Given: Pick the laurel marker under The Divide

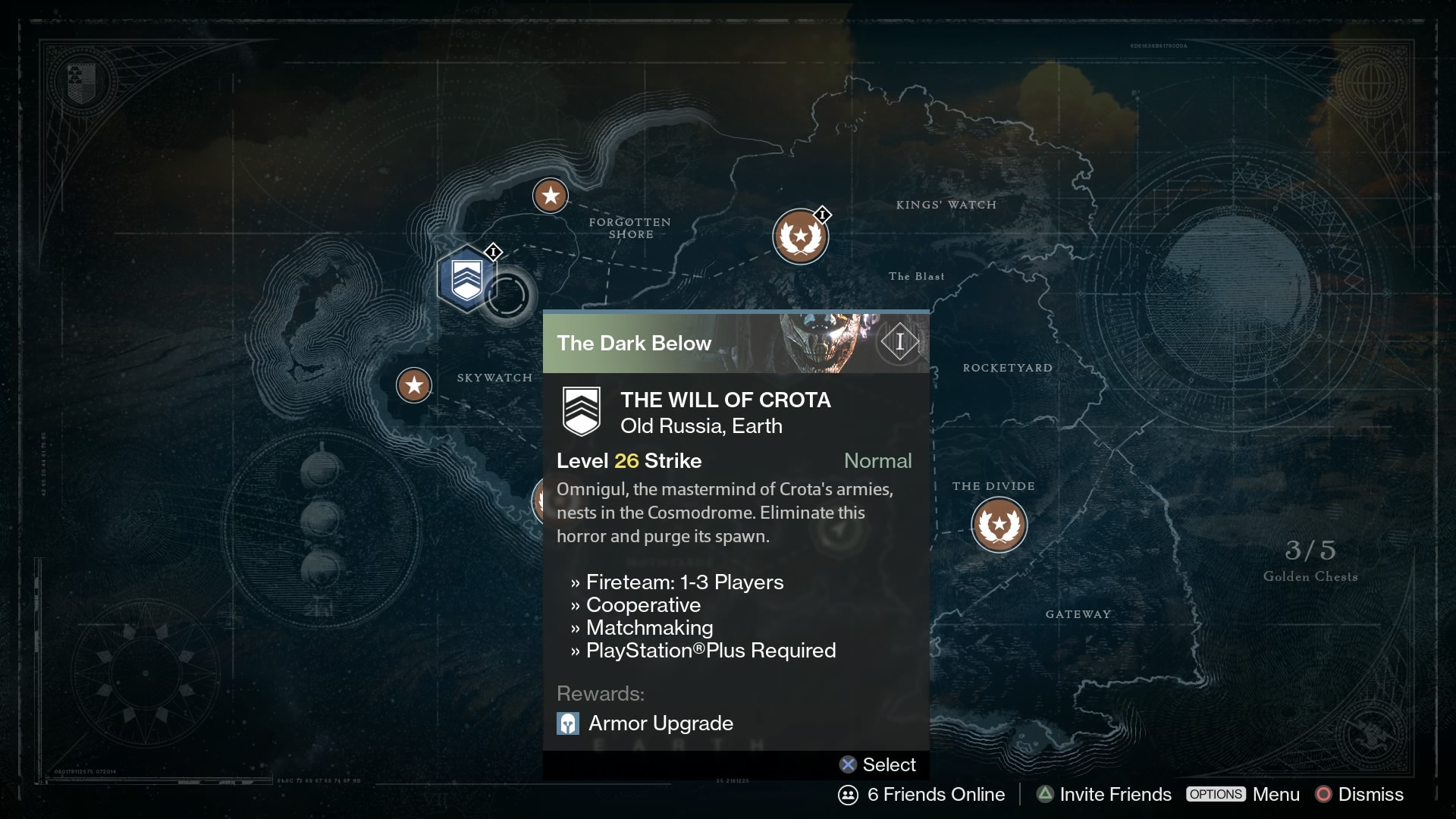Looking at the screenshot, I should (x=999, y=525).
